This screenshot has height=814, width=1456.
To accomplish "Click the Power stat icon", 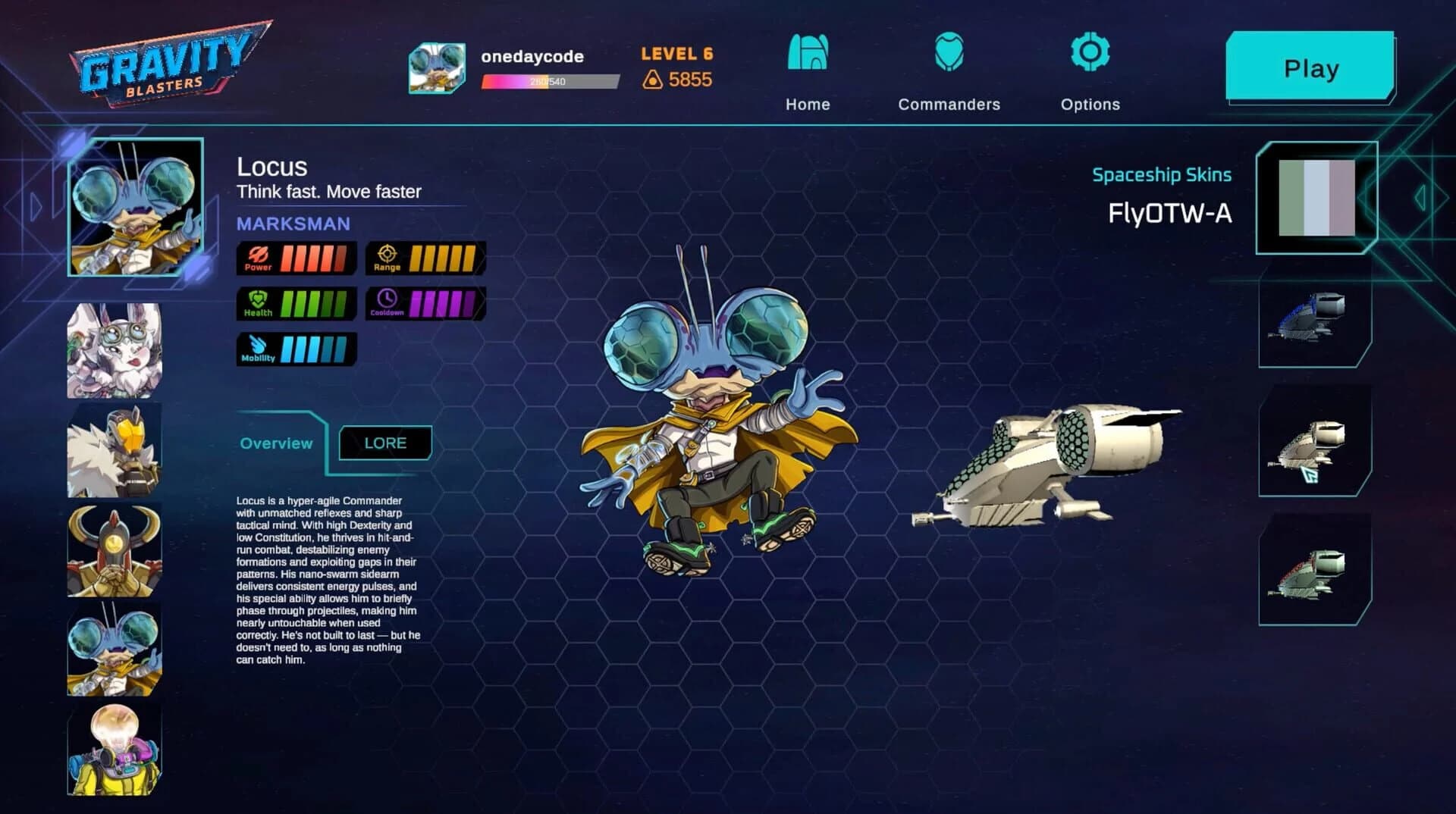I will (258, 256).
